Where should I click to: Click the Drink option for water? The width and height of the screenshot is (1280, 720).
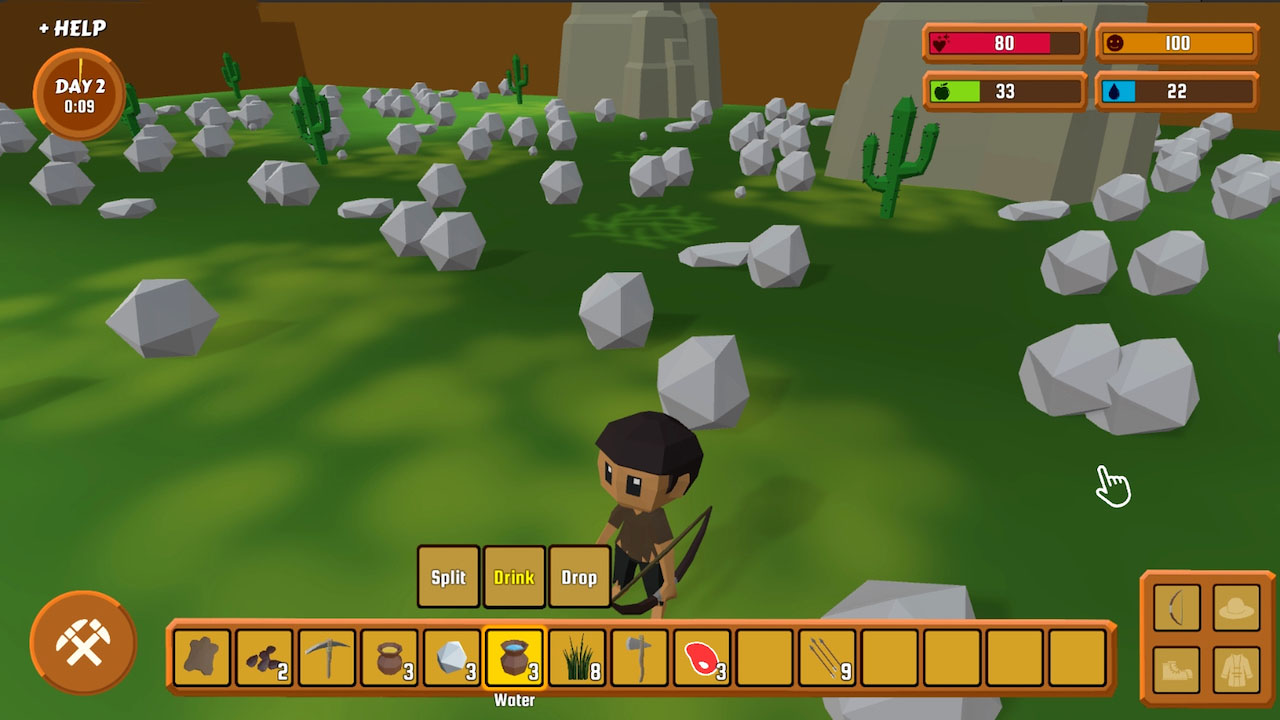click(514, 577)
